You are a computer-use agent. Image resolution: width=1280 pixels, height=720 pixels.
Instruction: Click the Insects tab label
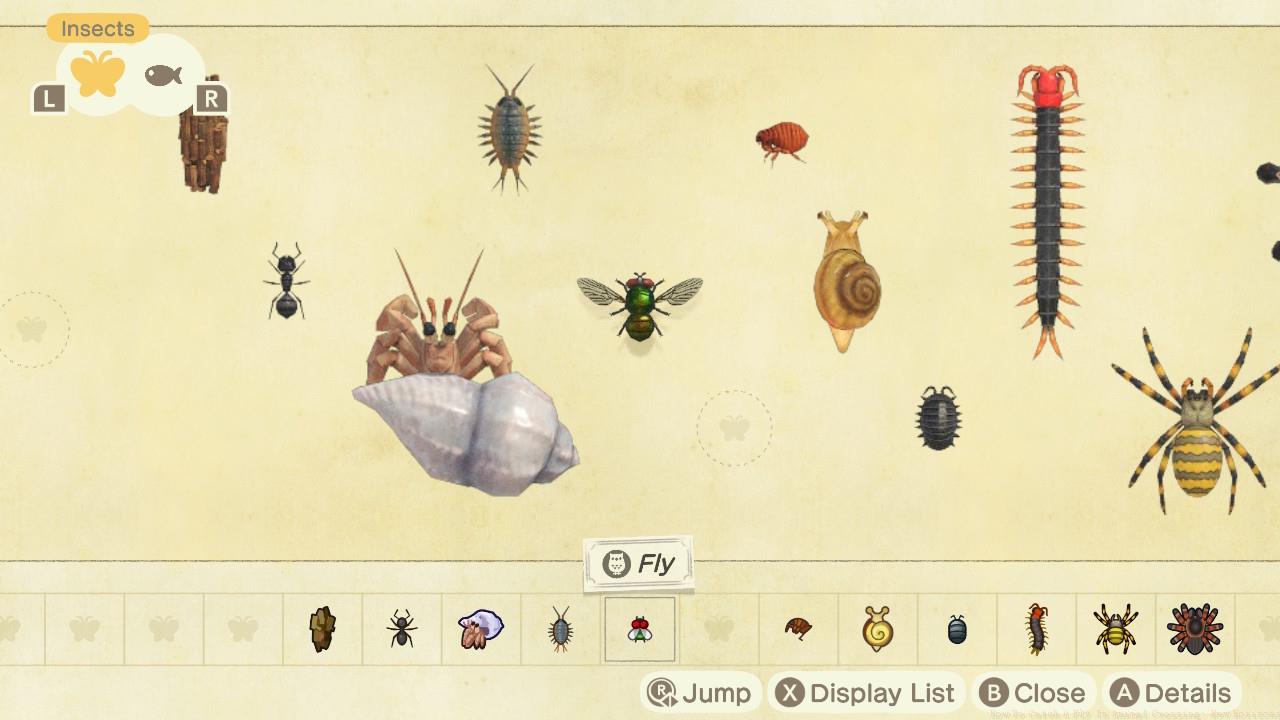96,28
